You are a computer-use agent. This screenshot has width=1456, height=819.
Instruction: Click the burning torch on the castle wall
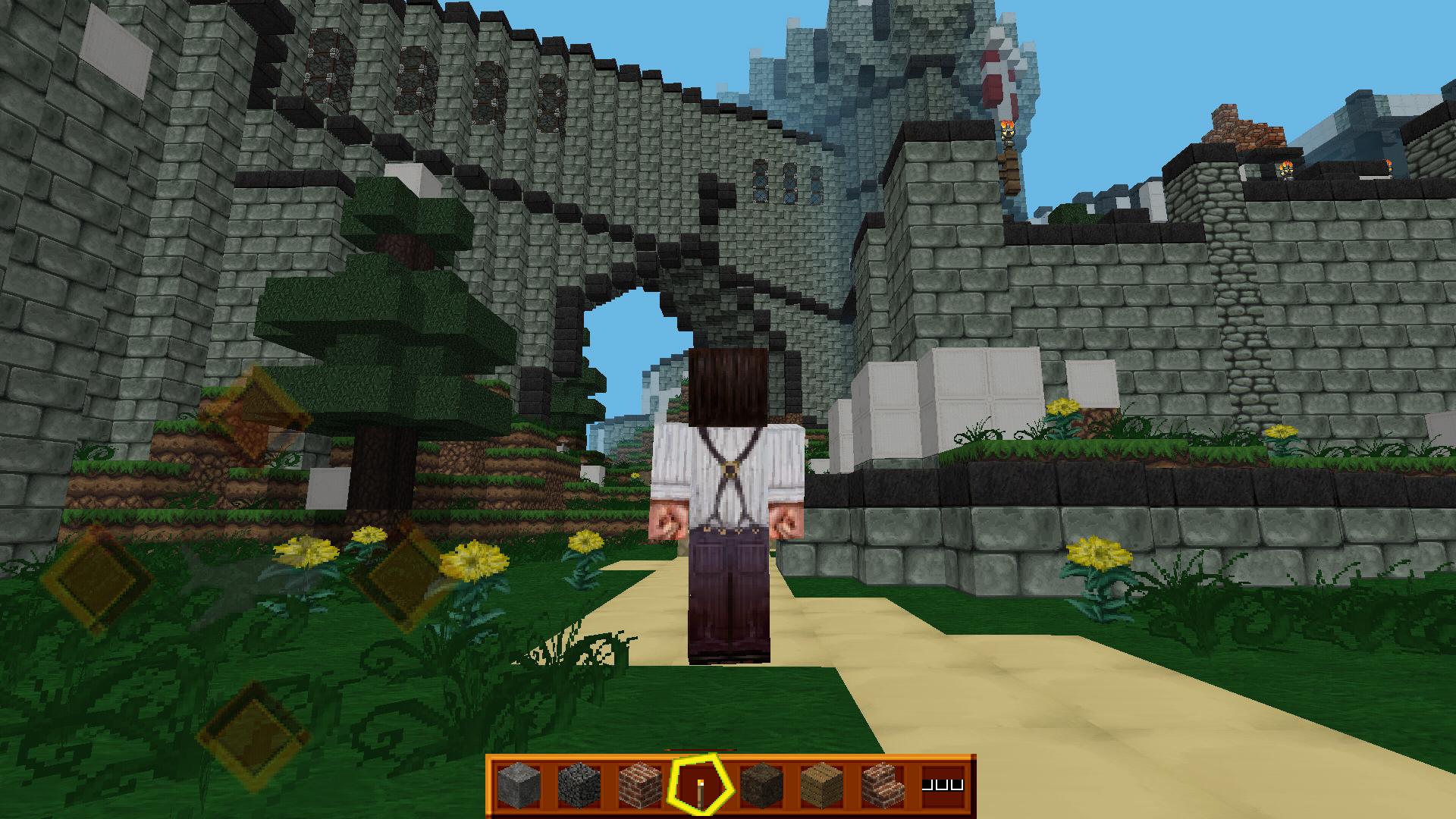(x=1007, y=125)
